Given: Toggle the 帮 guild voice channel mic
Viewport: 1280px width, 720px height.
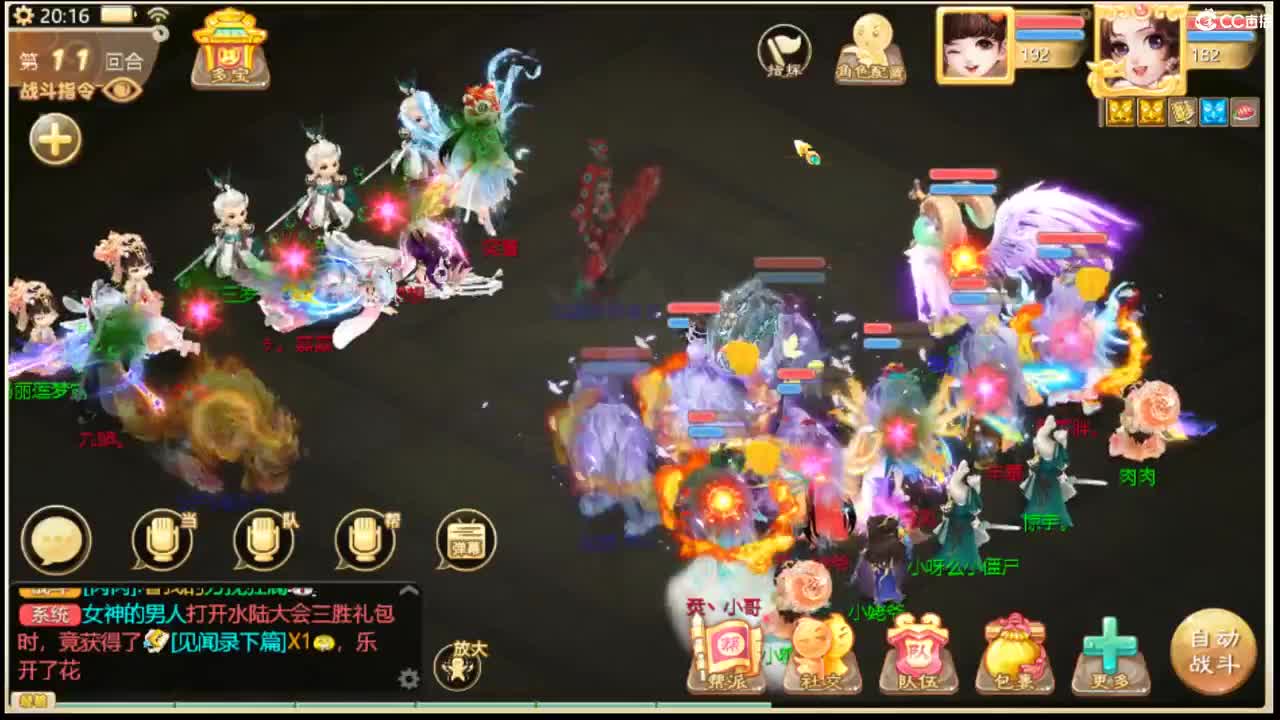Looking at the screenshot, I should [x=363, y=541].
